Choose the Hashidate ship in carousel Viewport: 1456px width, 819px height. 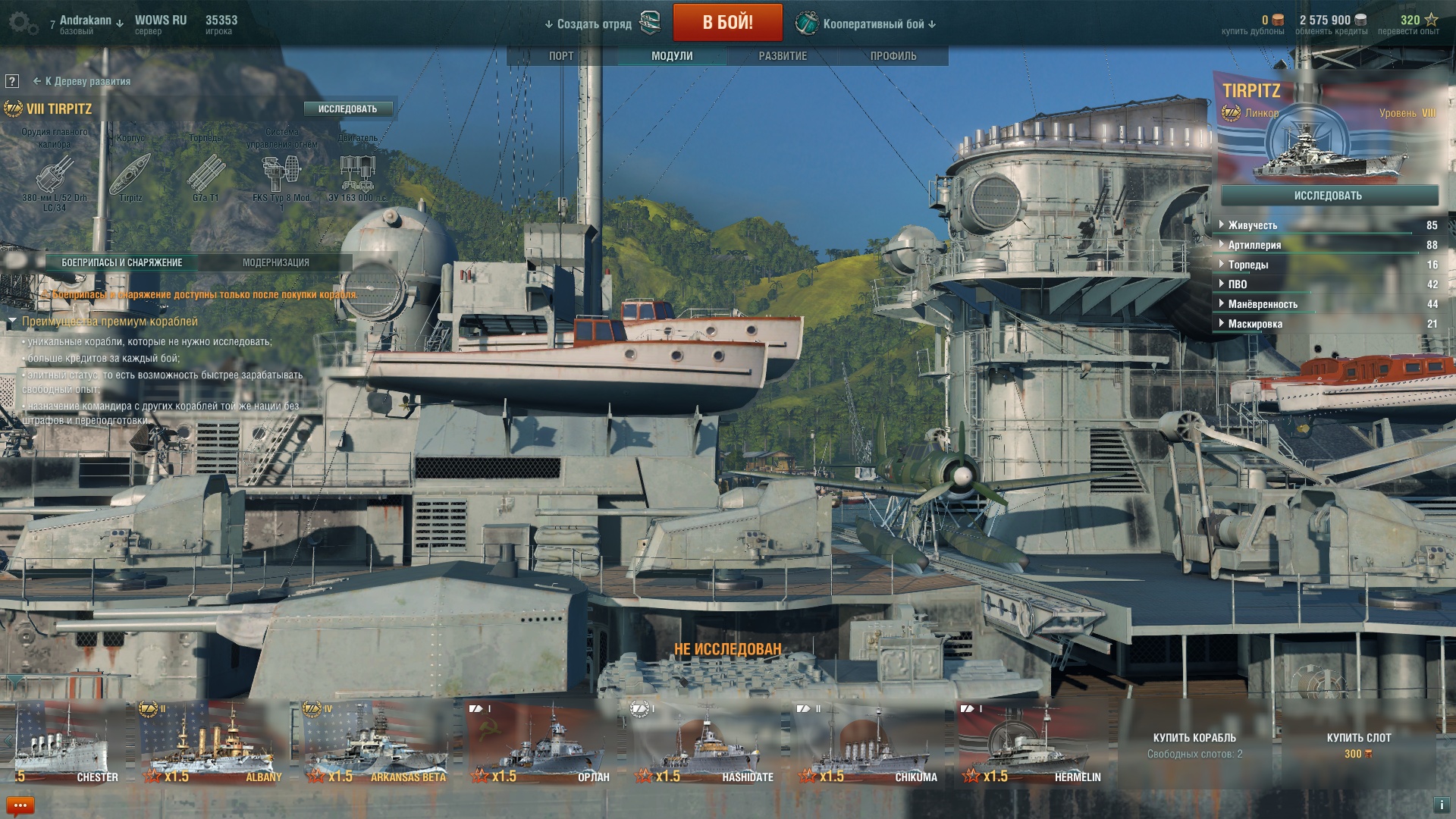click(x=704, y=742)
